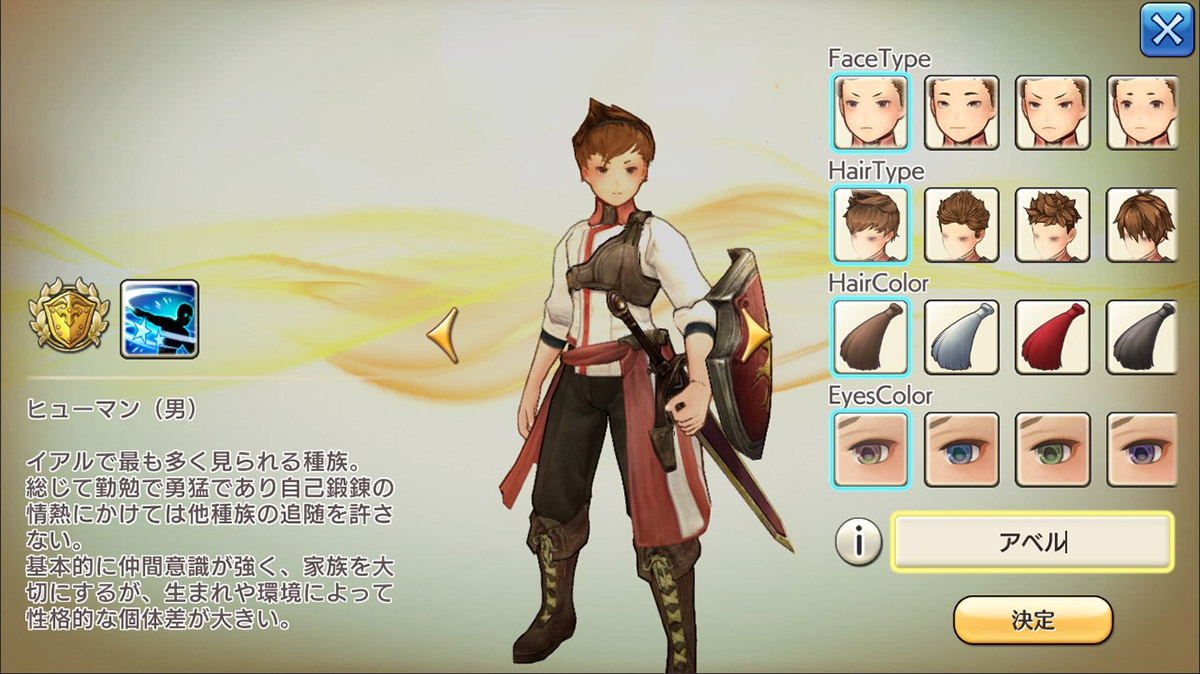
Task: Pick the blue eye color
Action: click(961, 449)
